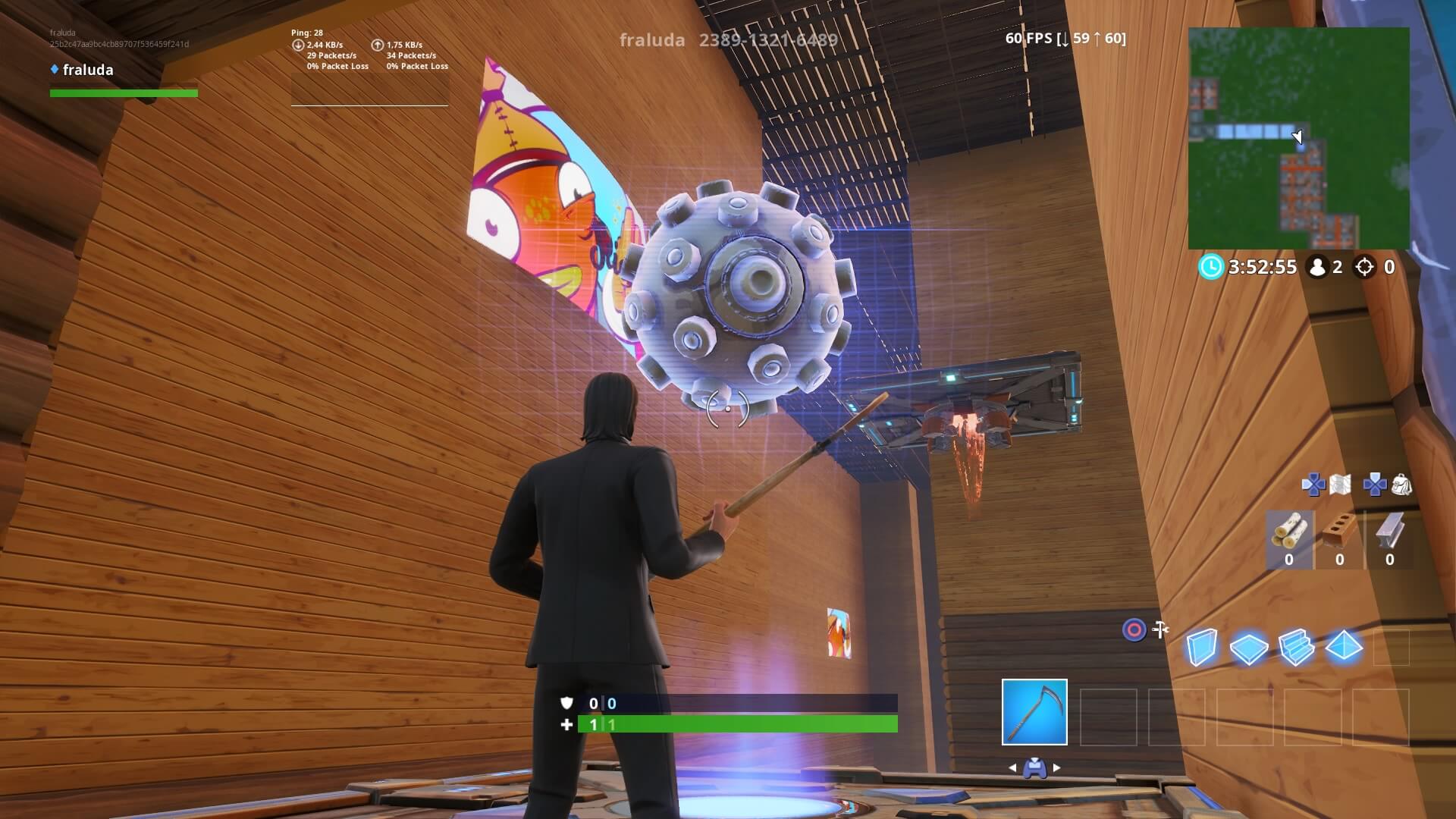Click the fraluda player name label
Image resolution: width=1456 pixels, height=819 pixels.
tap(87, 70)
